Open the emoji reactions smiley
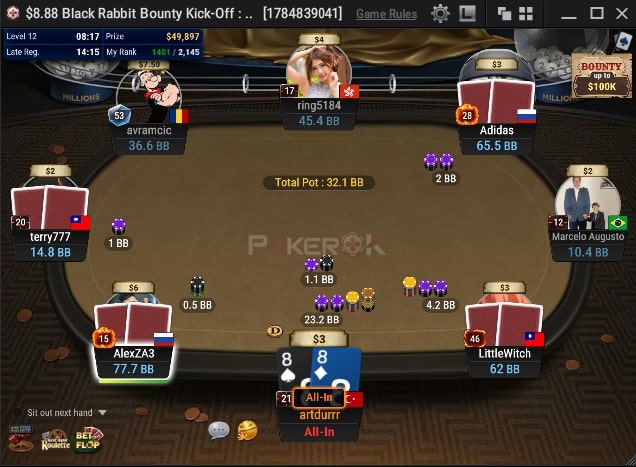 [x=247, y=431]
